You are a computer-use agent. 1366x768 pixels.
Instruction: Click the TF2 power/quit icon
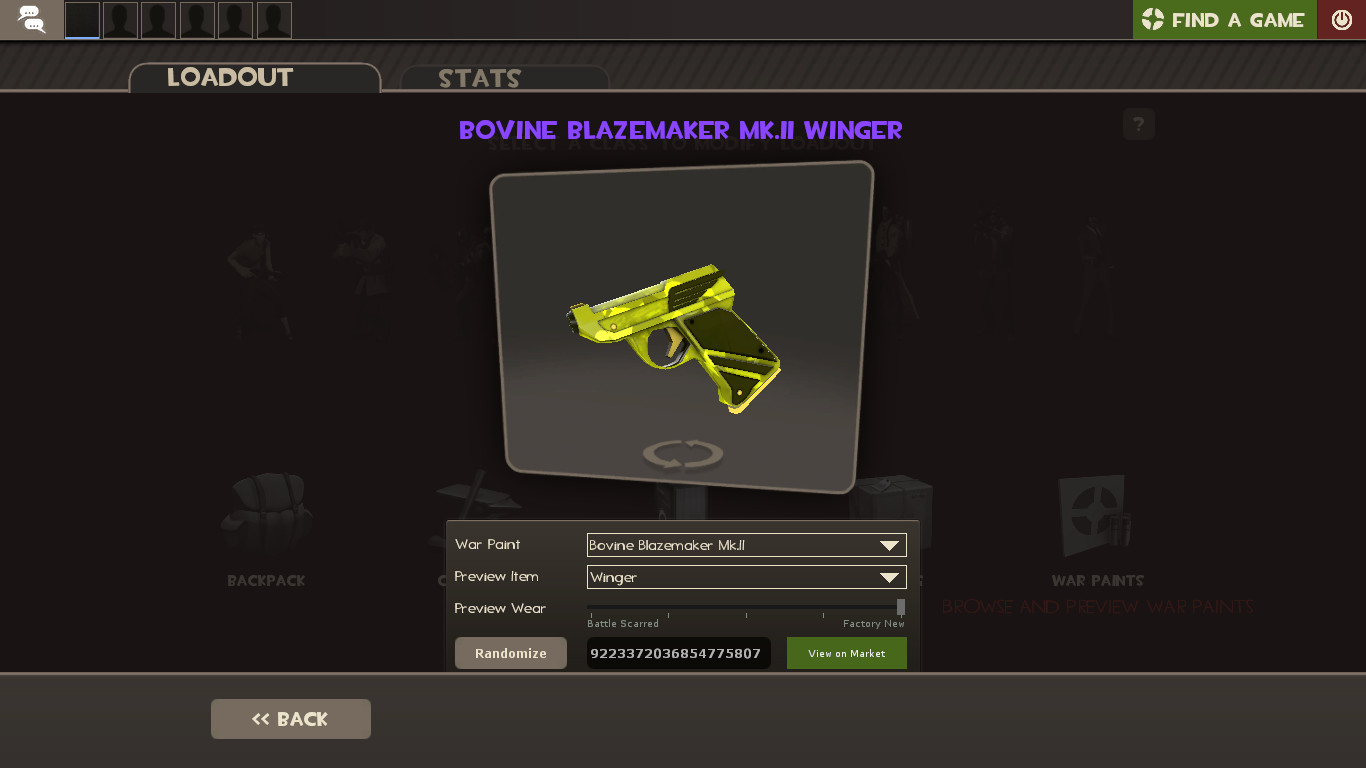(1341, 17)
